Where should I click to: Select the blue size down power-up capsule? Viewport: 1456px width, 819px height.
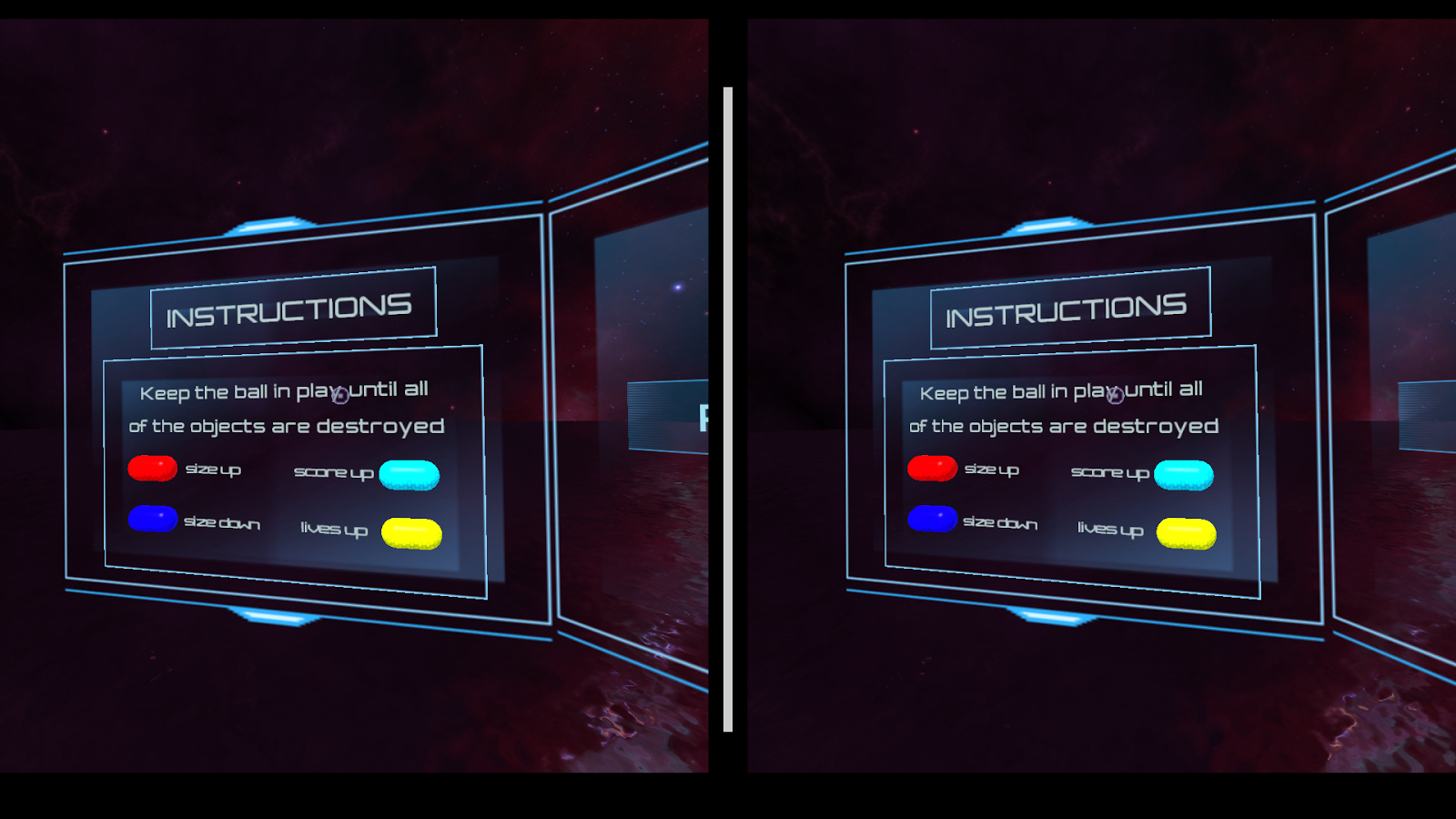(153, 520)
